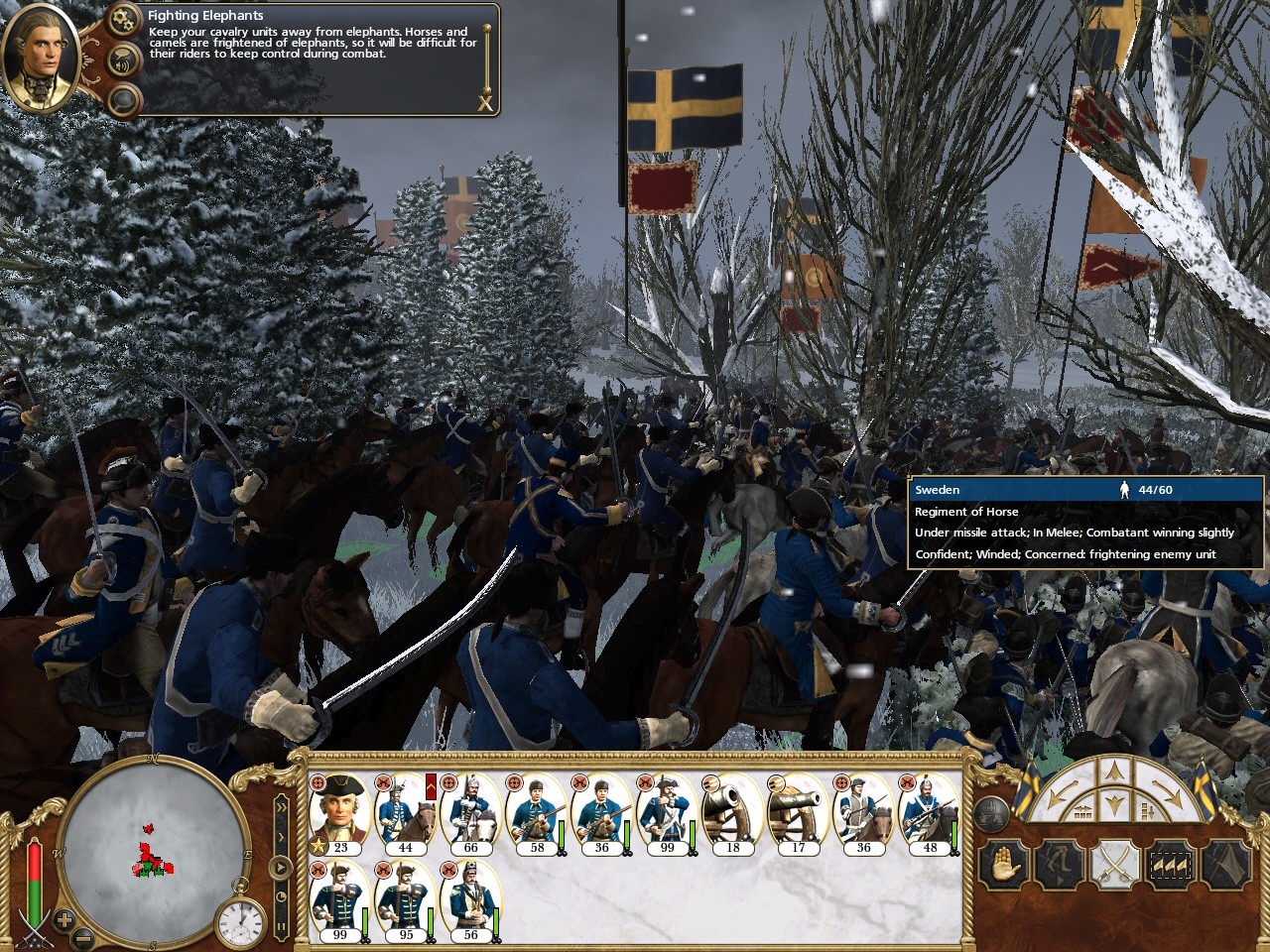Open advisor settings with the gears icon
This screenshot has height=952, width=1270.
pos(124,19)
